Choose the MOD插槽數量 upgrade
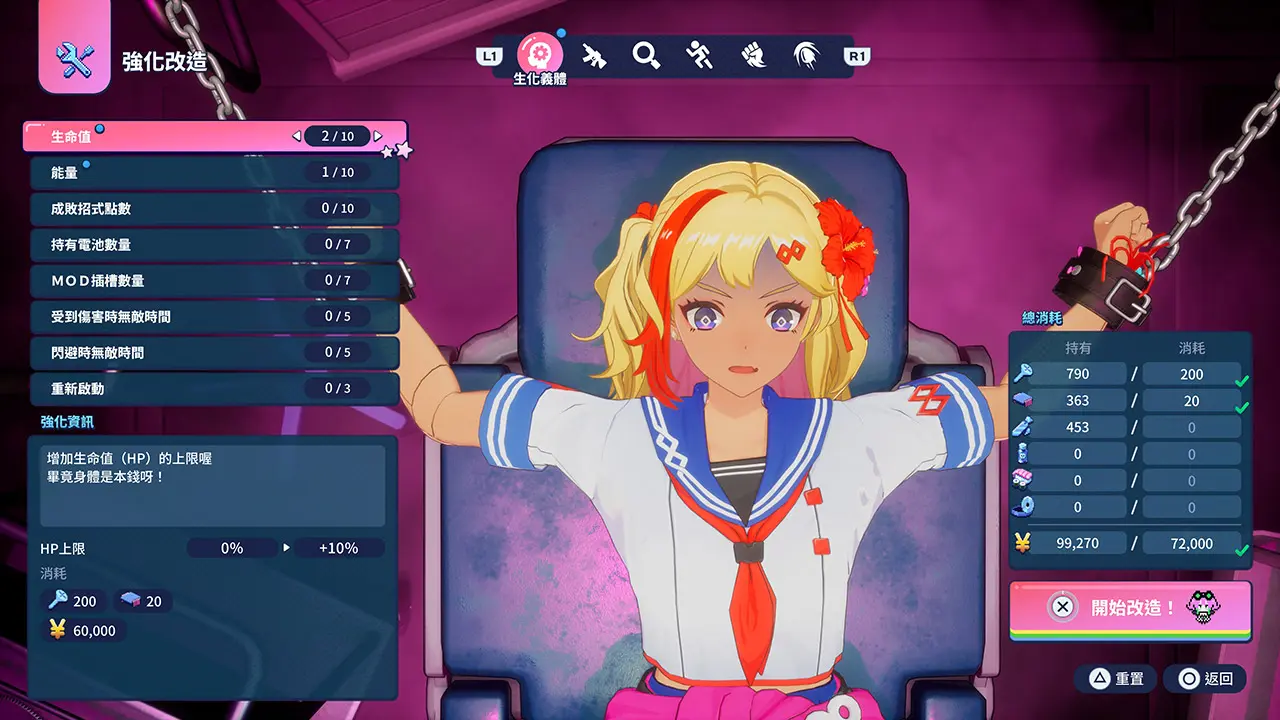 point(213,281)
